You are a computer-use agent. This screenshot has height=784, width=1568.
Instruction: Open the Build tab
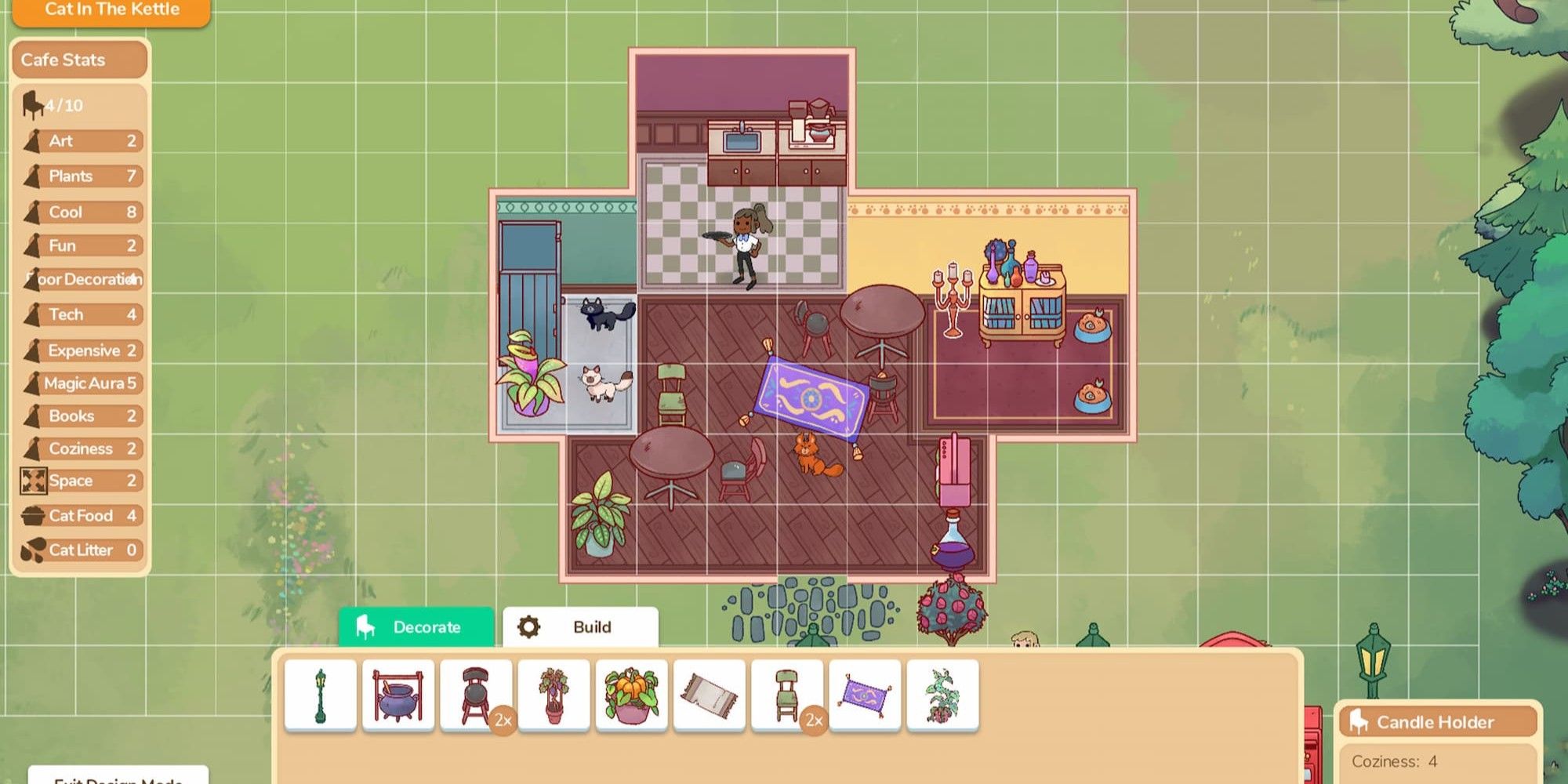tap(580, 627)
